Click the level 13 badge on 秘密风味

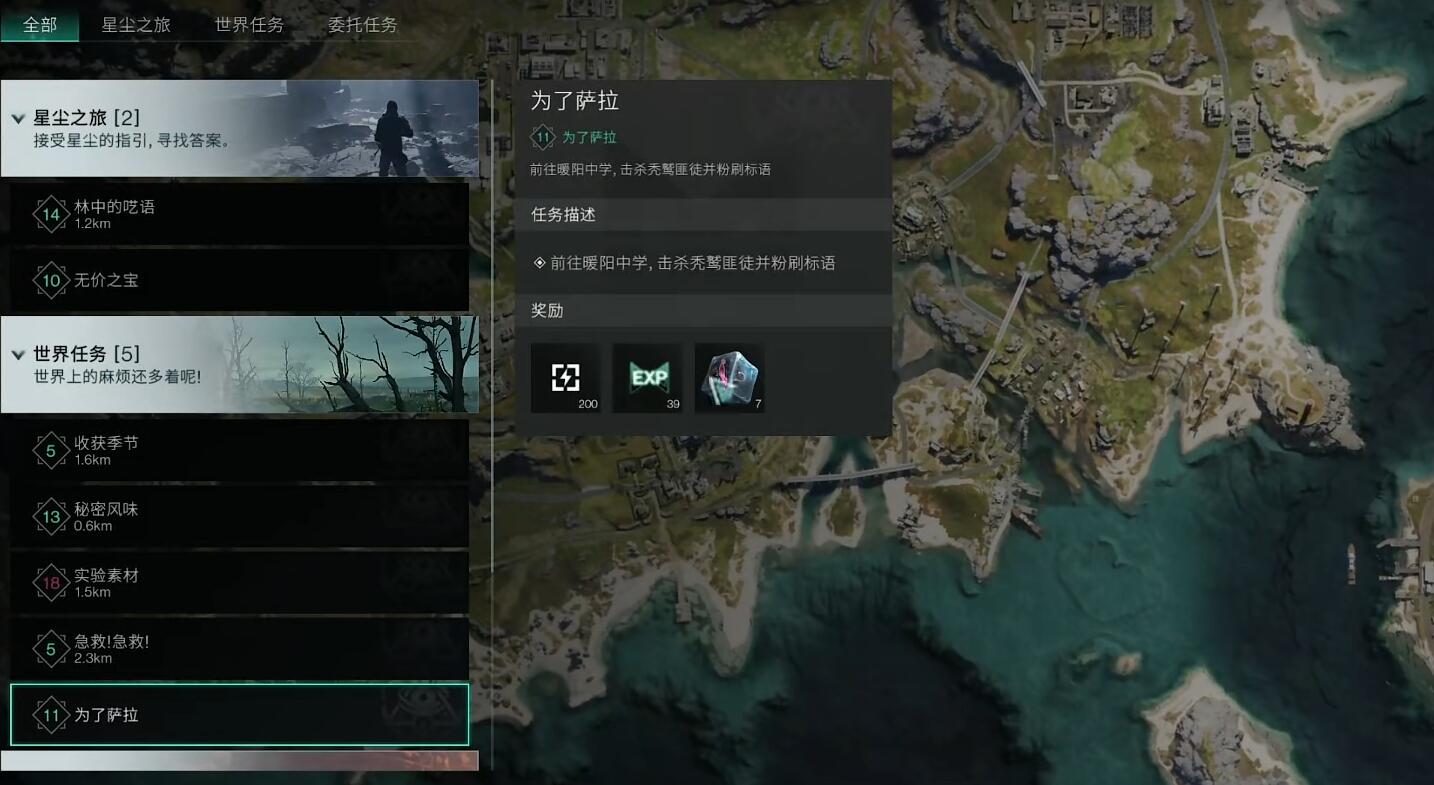pos(51,516)
